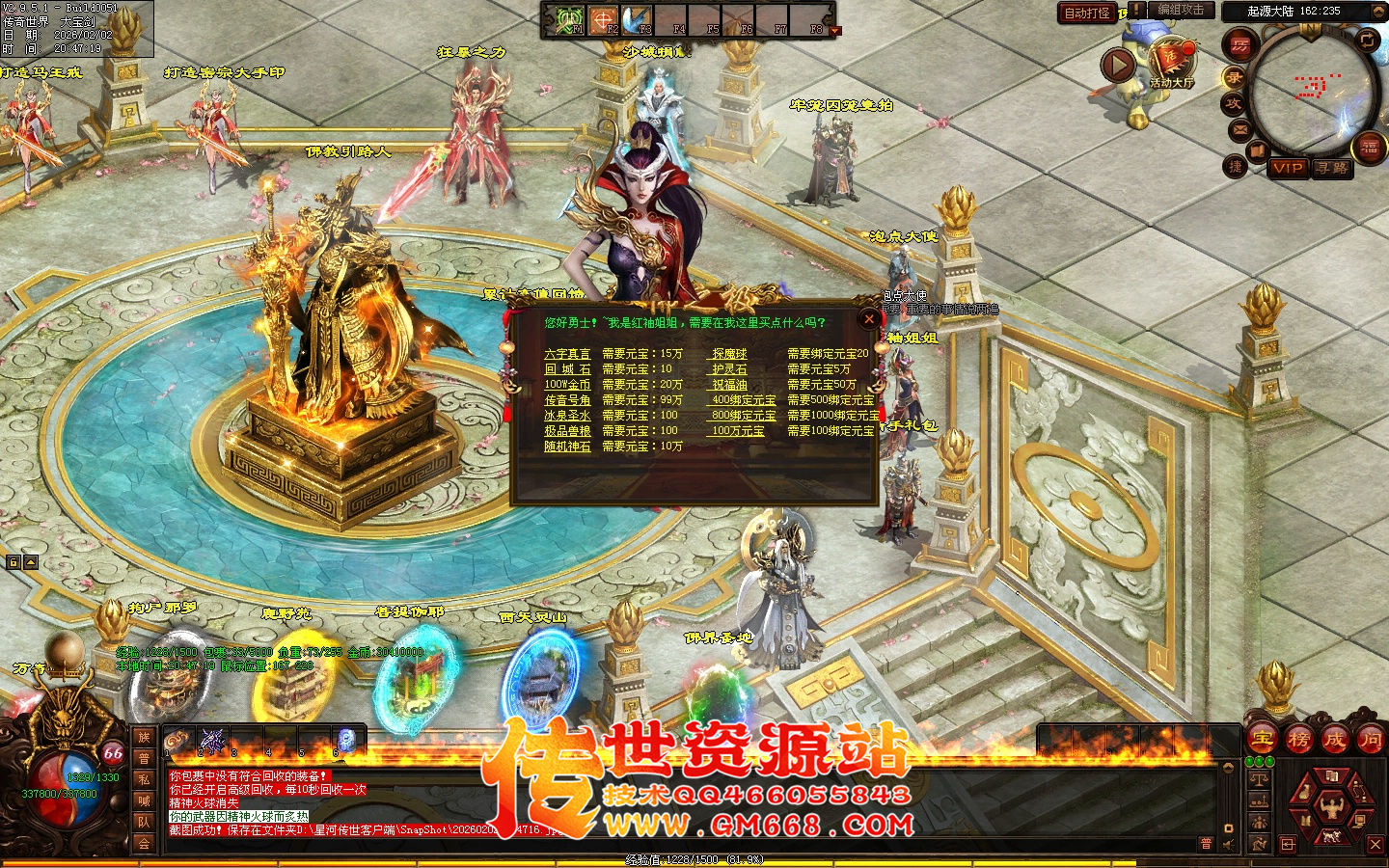Screen dimensions: 1389x868
Task: Open the 攻 strategy icon near the minimap
Action: (x=1235, y=102)
